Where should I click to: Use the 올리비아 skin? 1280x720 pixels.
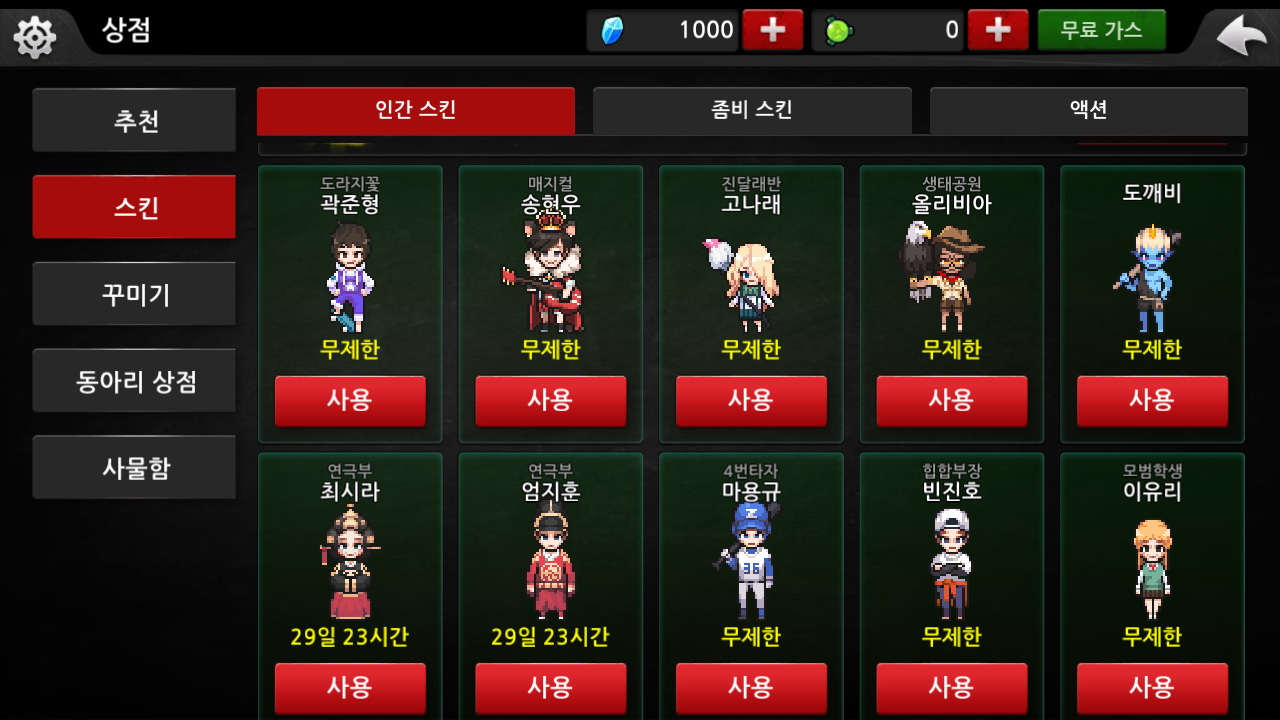click(951, 400)
